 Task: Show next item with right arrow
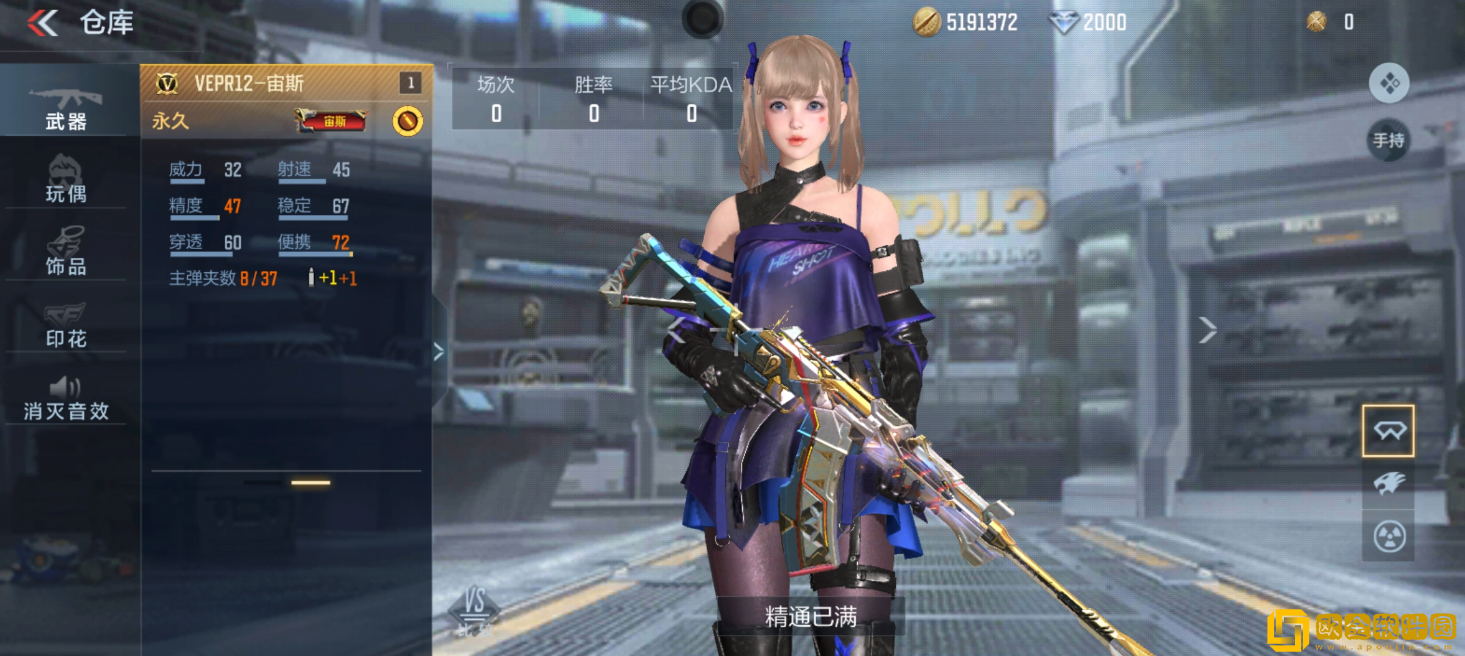click(1208, 330)
